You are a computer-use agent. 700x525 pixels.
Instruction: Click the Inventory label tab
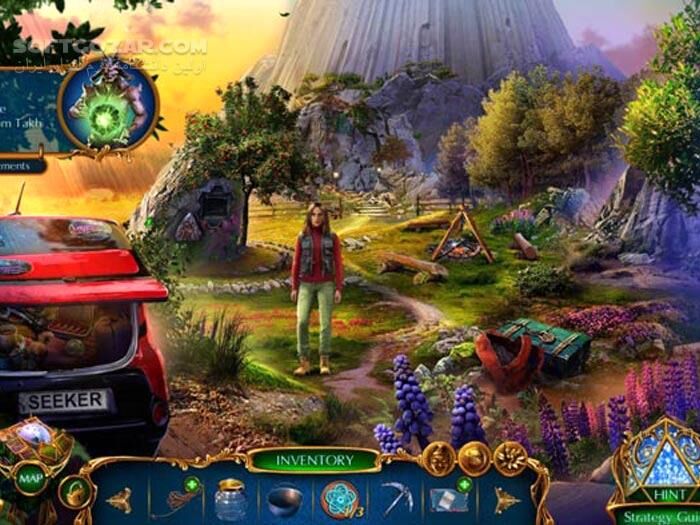tap(315, 461)
